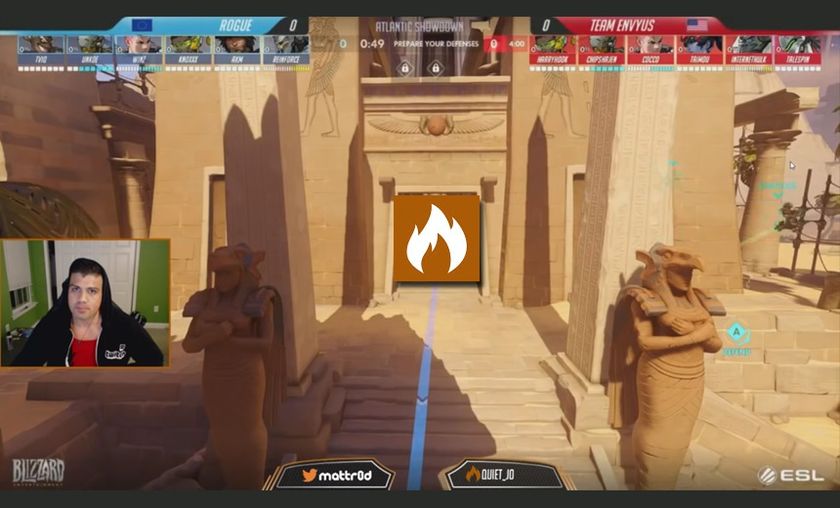Click the orange flame icon overlay
This screenshot has height=508, width=840.
coord(436,238)
